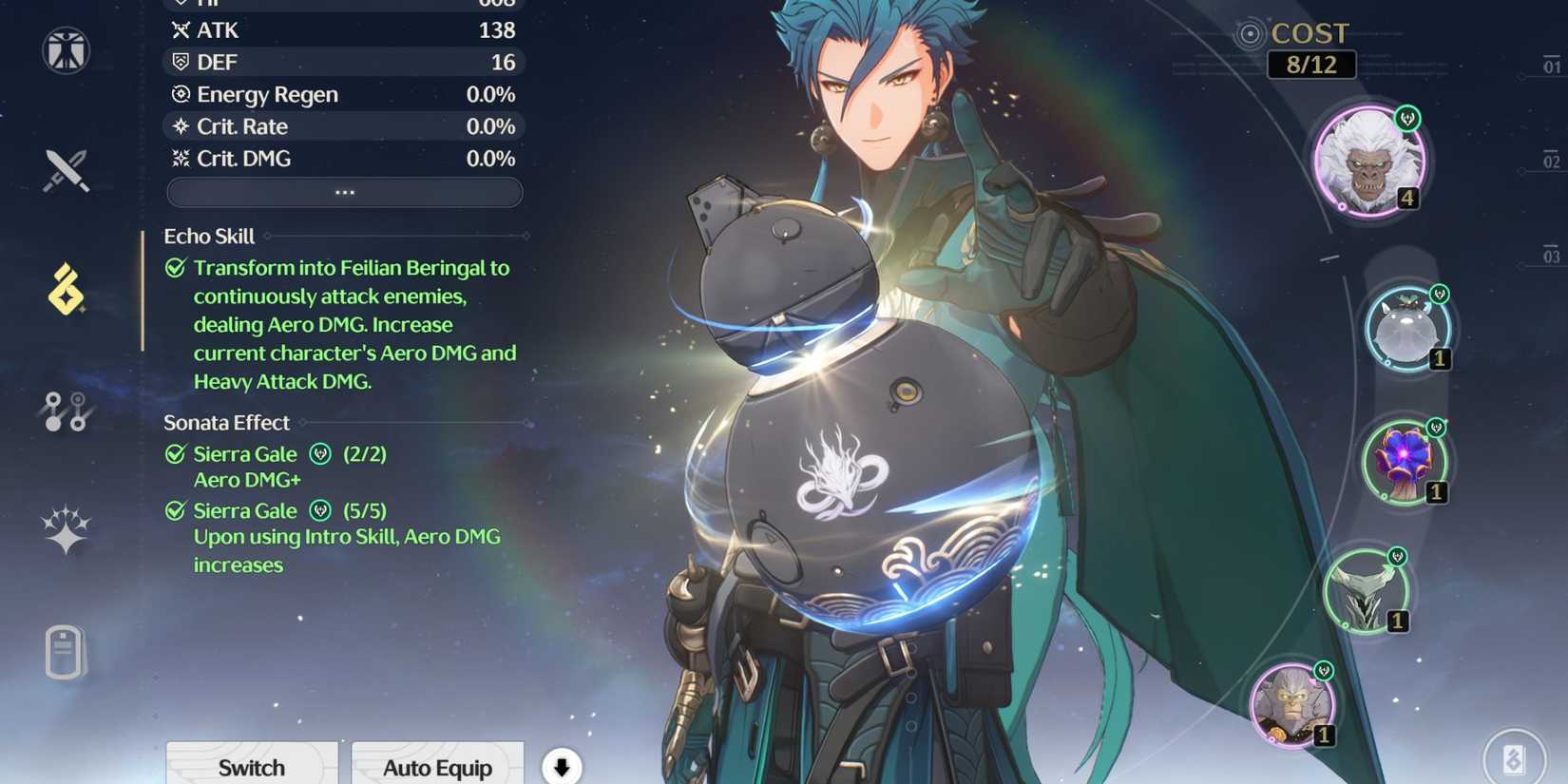Collapse the panel with the down arrow button

(561, 765)
